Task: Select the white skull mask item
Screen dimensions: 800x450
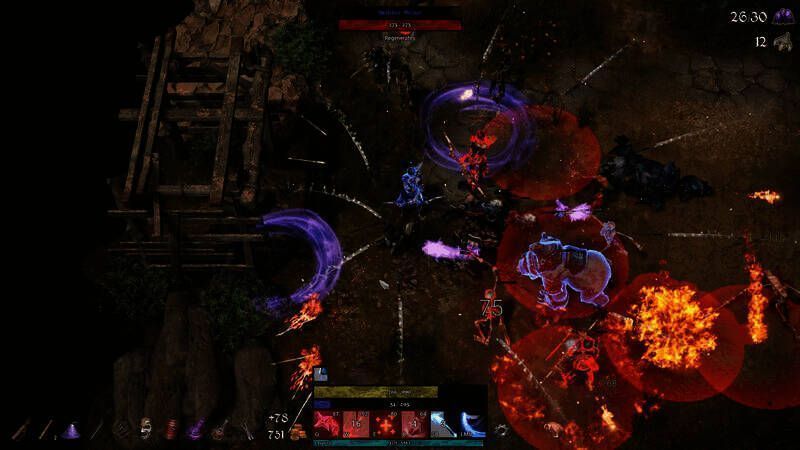Action: [x=146, y=430]
